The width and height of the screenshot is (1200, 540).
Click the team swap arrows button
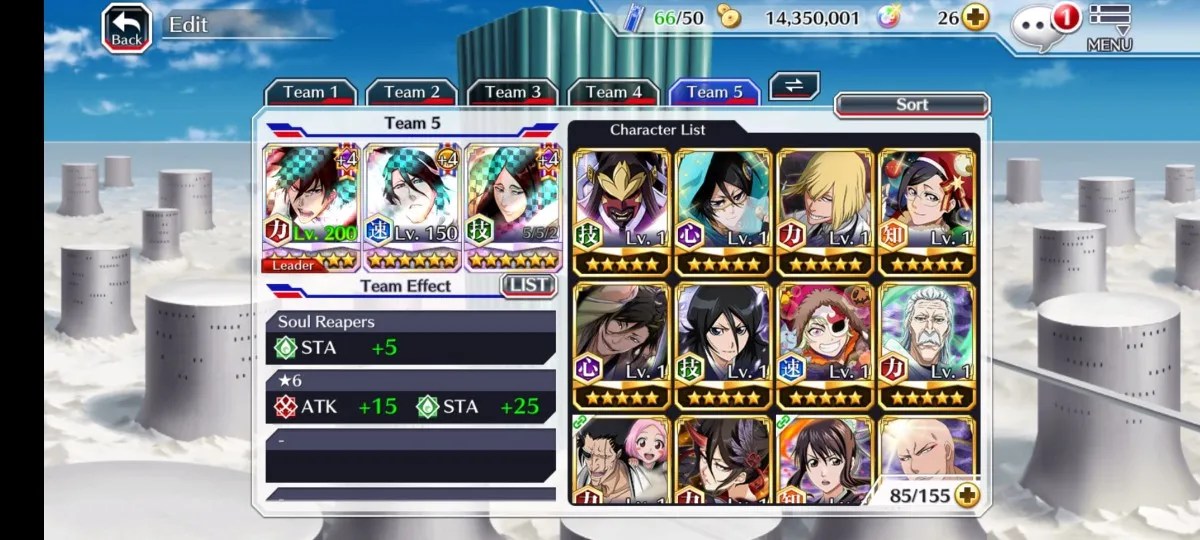[794, 86]
